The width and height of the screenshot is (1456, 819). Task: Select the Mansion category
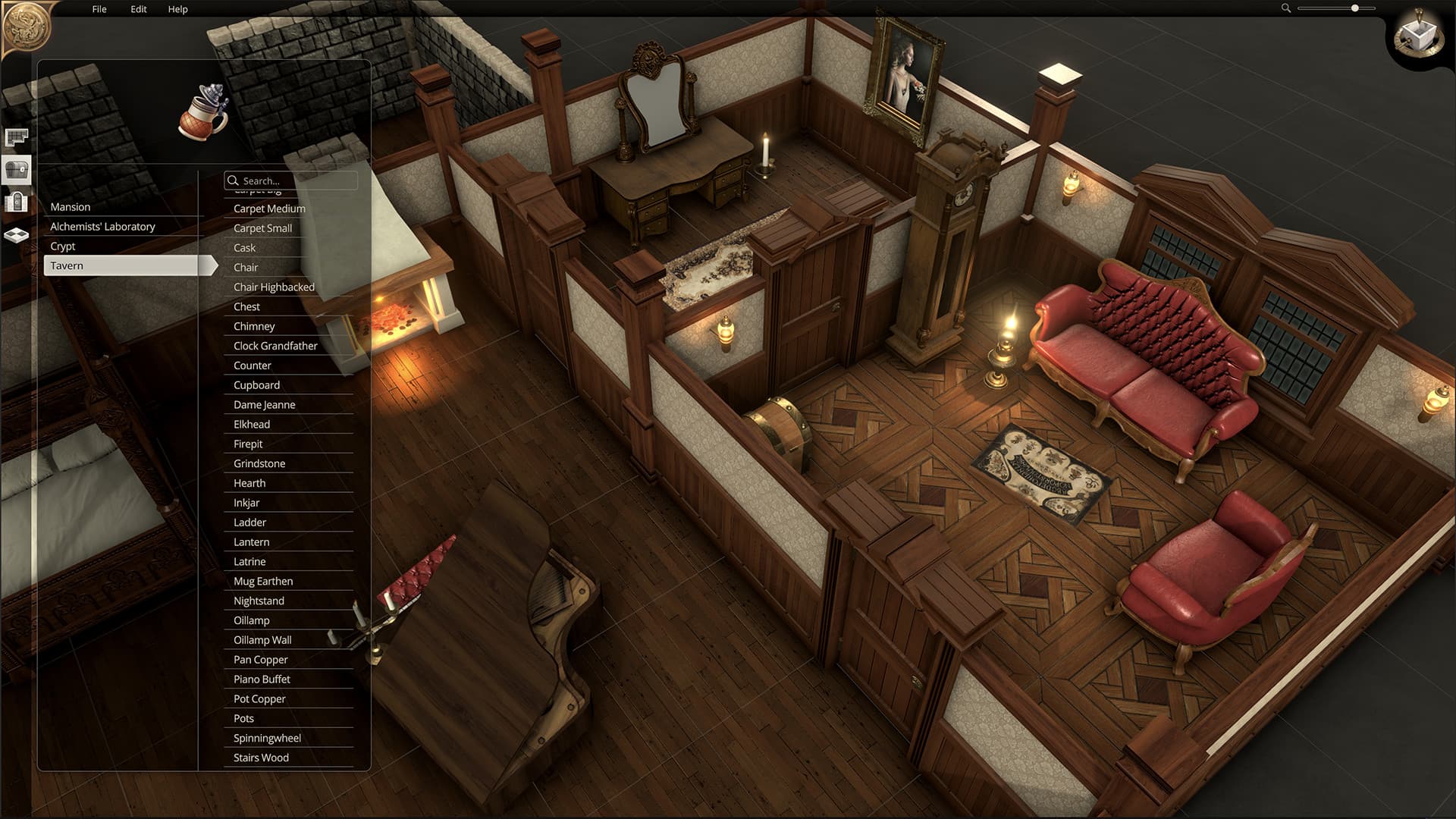click(x=71, y=207)
